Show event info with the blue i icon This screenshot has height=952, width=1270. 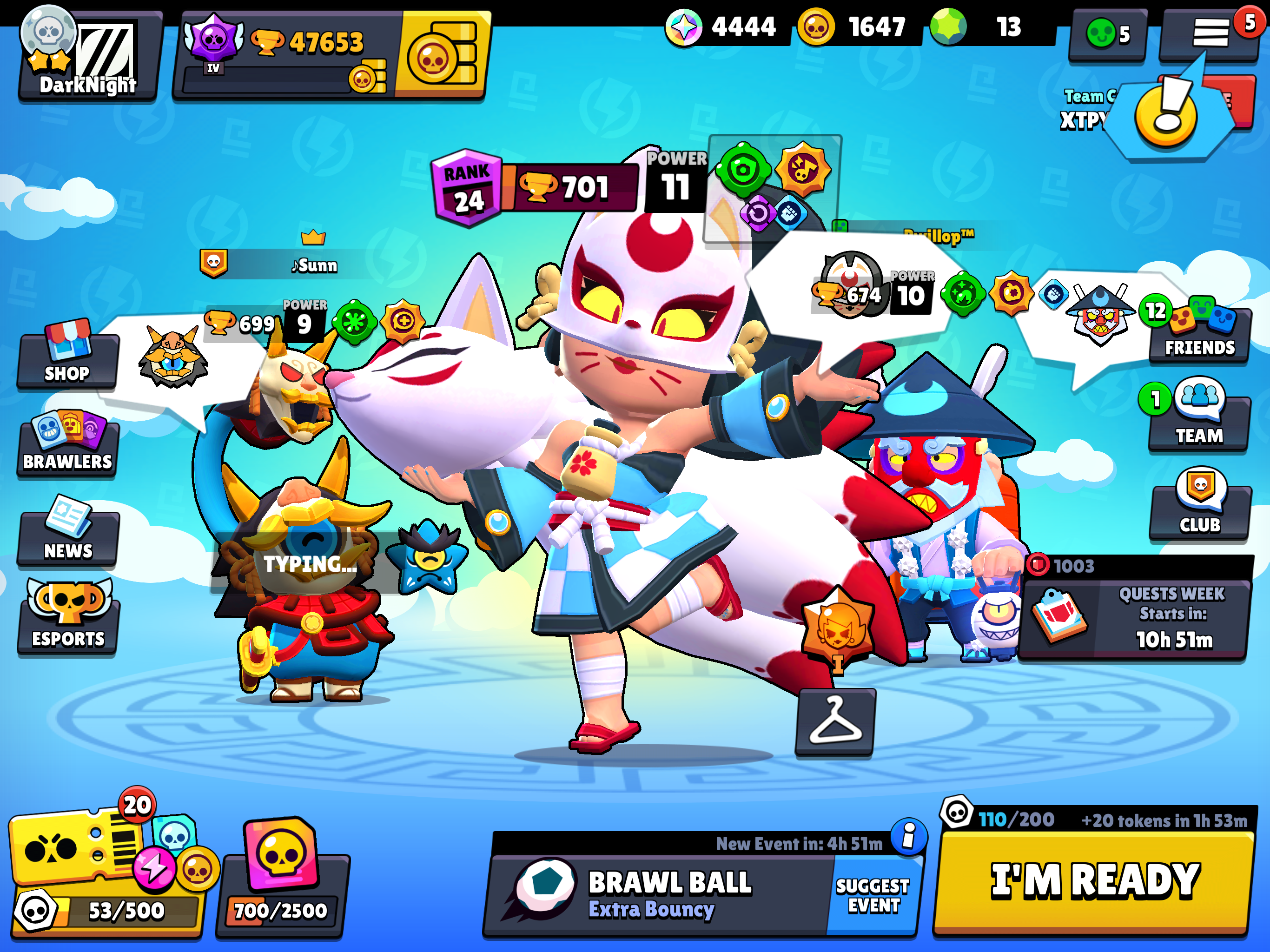(908, 836)
